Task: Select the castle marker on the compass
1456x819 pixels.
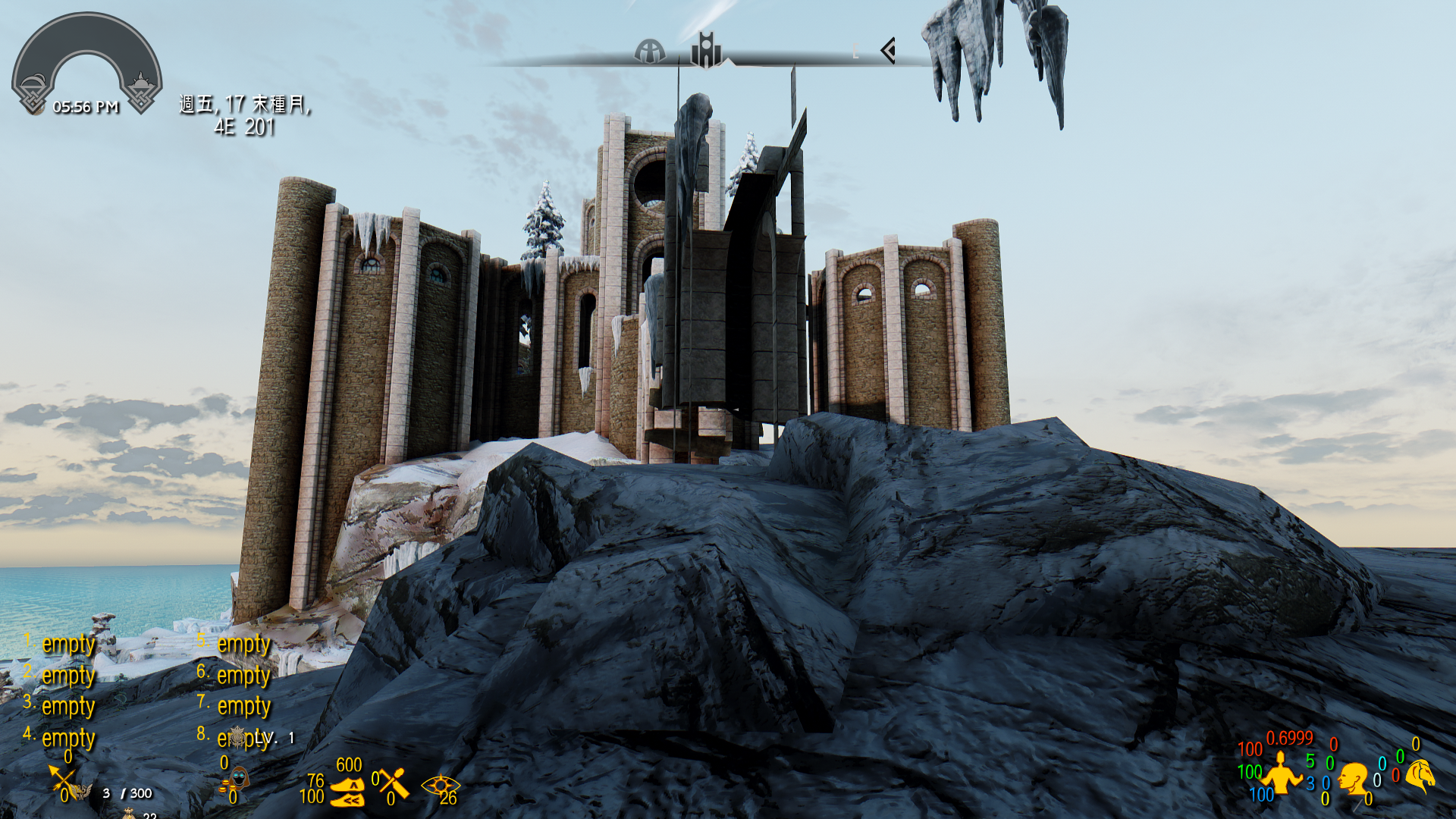Action: pos(706,50)
